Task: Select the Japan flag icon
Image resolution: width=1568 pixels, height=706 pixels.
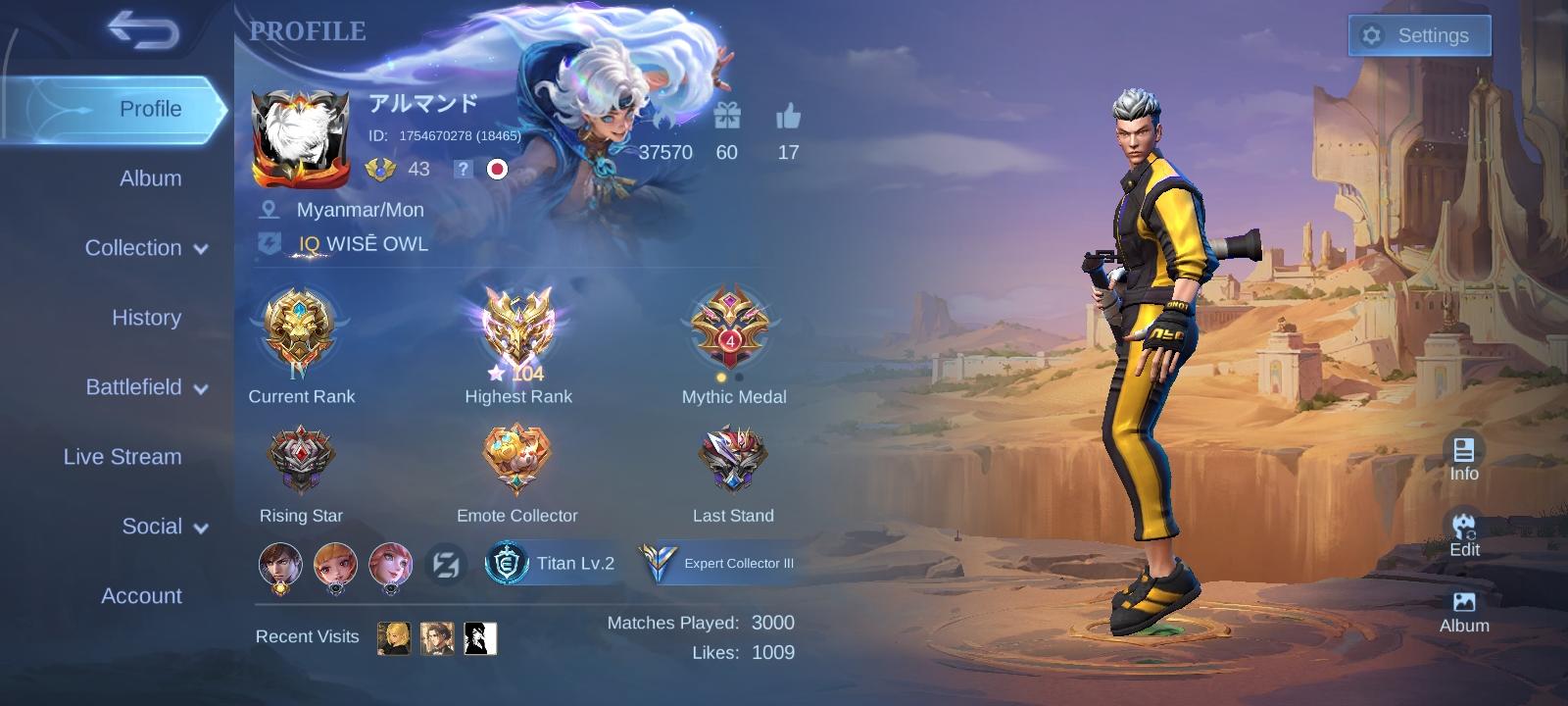Action: tap(496, 169)
